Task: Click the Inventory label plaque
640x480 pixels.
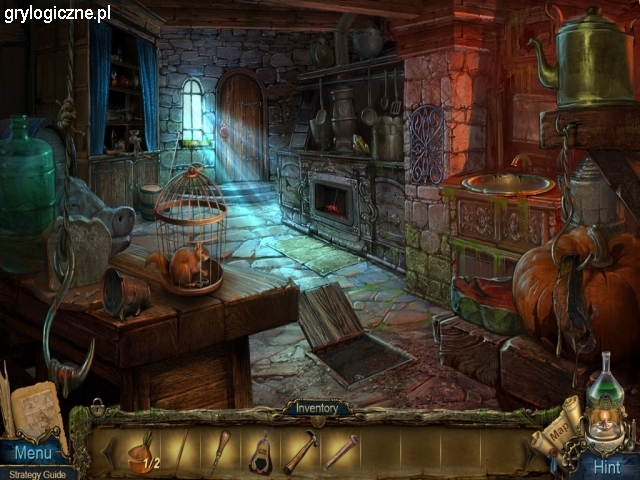Action: pyautogui.click(x=316, y=408)
